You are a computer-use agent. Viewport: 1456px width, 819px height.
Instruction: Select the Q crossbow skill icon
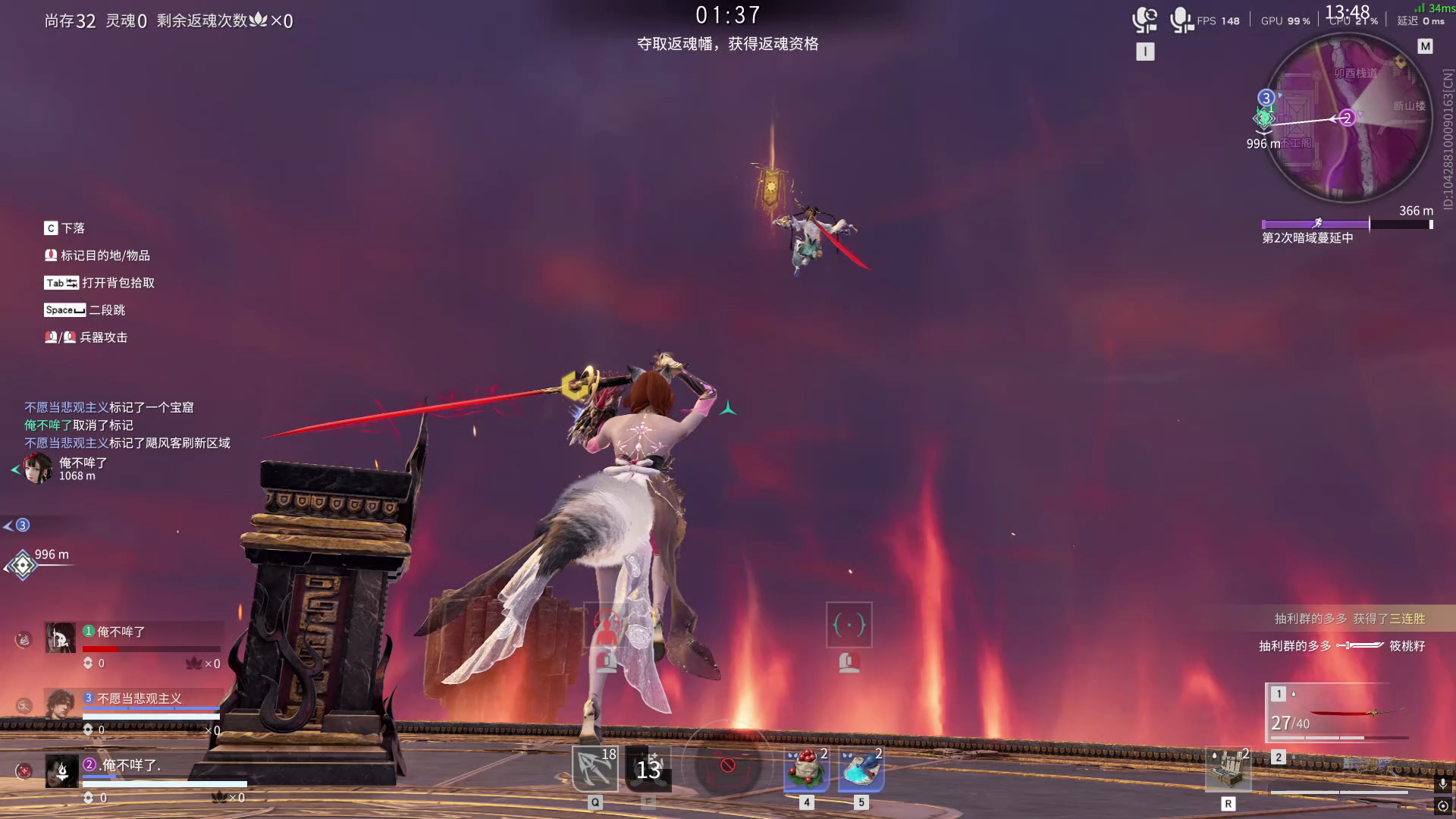coord(596,768)
